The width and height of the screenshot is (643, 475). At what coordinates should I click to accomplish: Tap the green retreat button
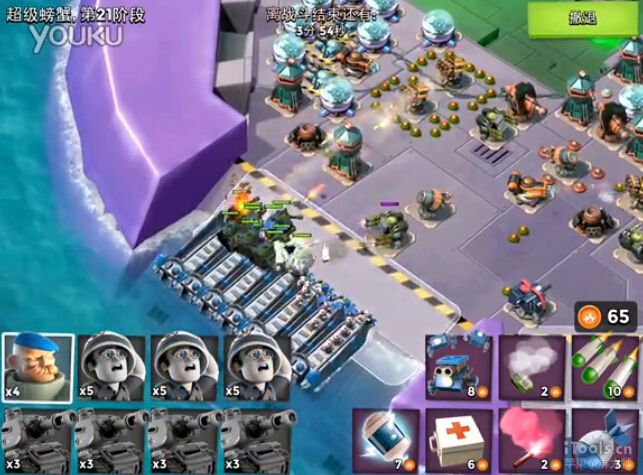[583, 19]
